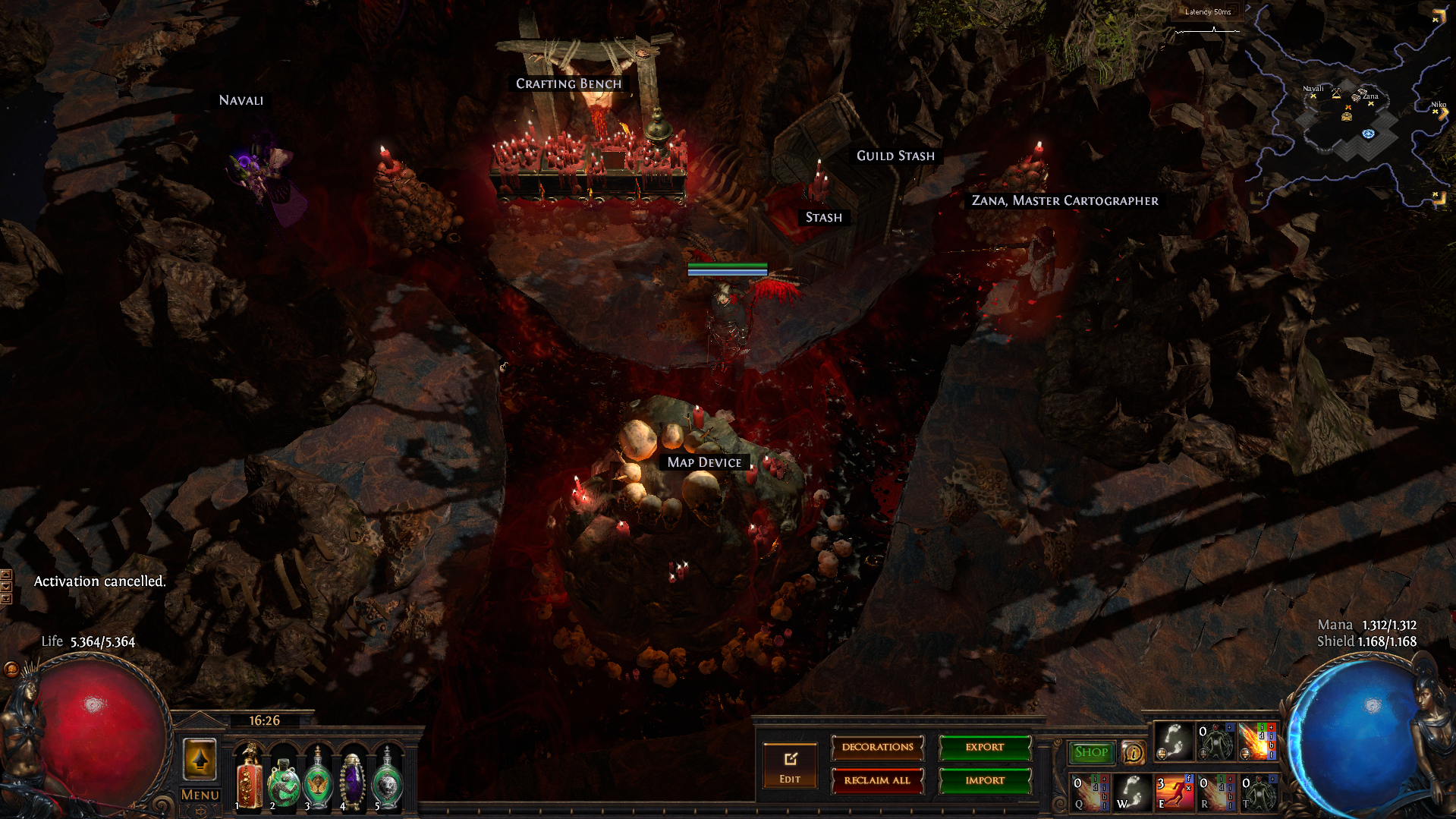Image resolution: width=1456 pixels, height=819 pixels.
Task: Click the Reclaim All button
Action: 877,781
